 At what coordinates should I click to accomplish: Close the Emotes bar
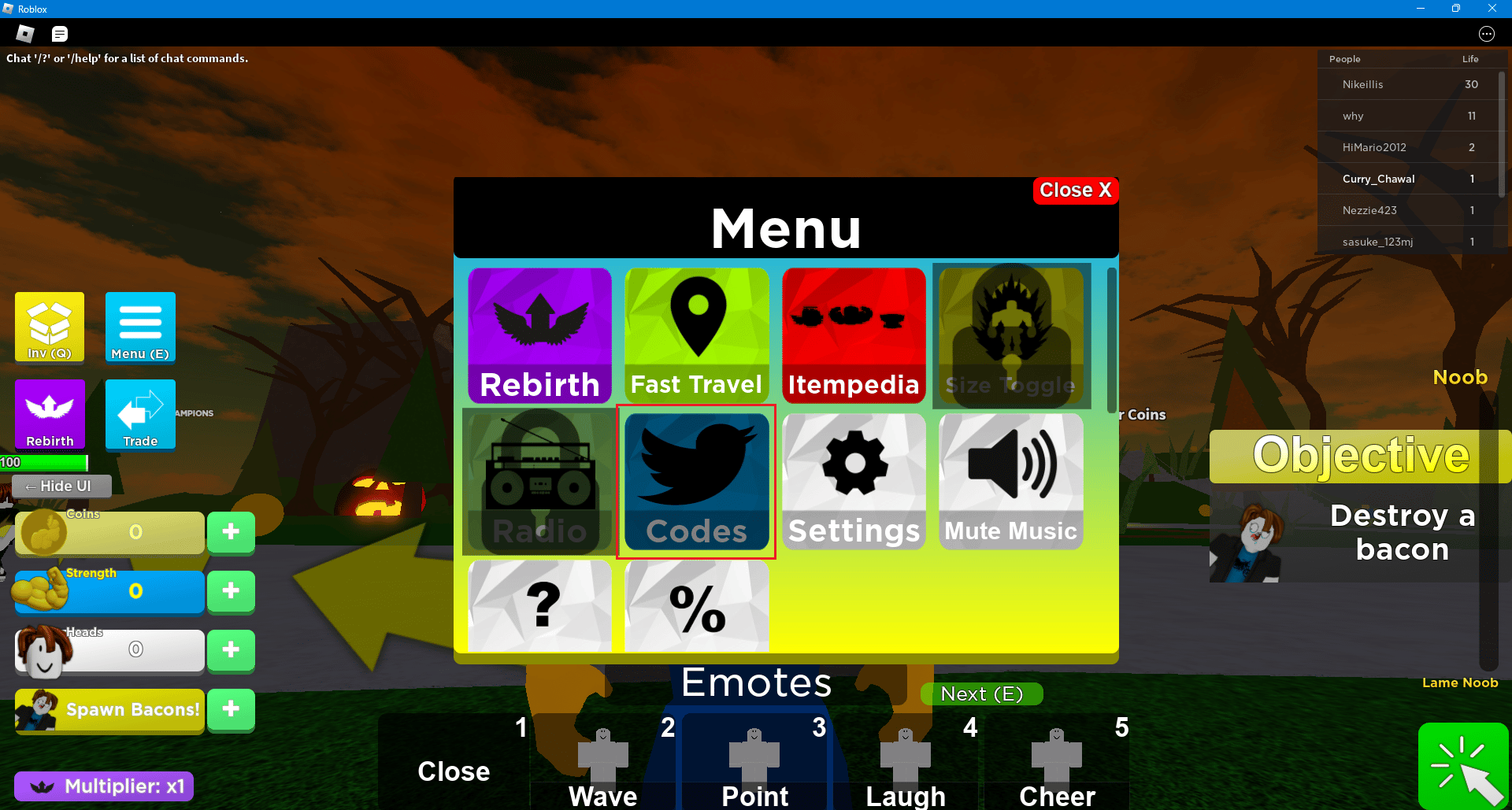click(454, 771)
